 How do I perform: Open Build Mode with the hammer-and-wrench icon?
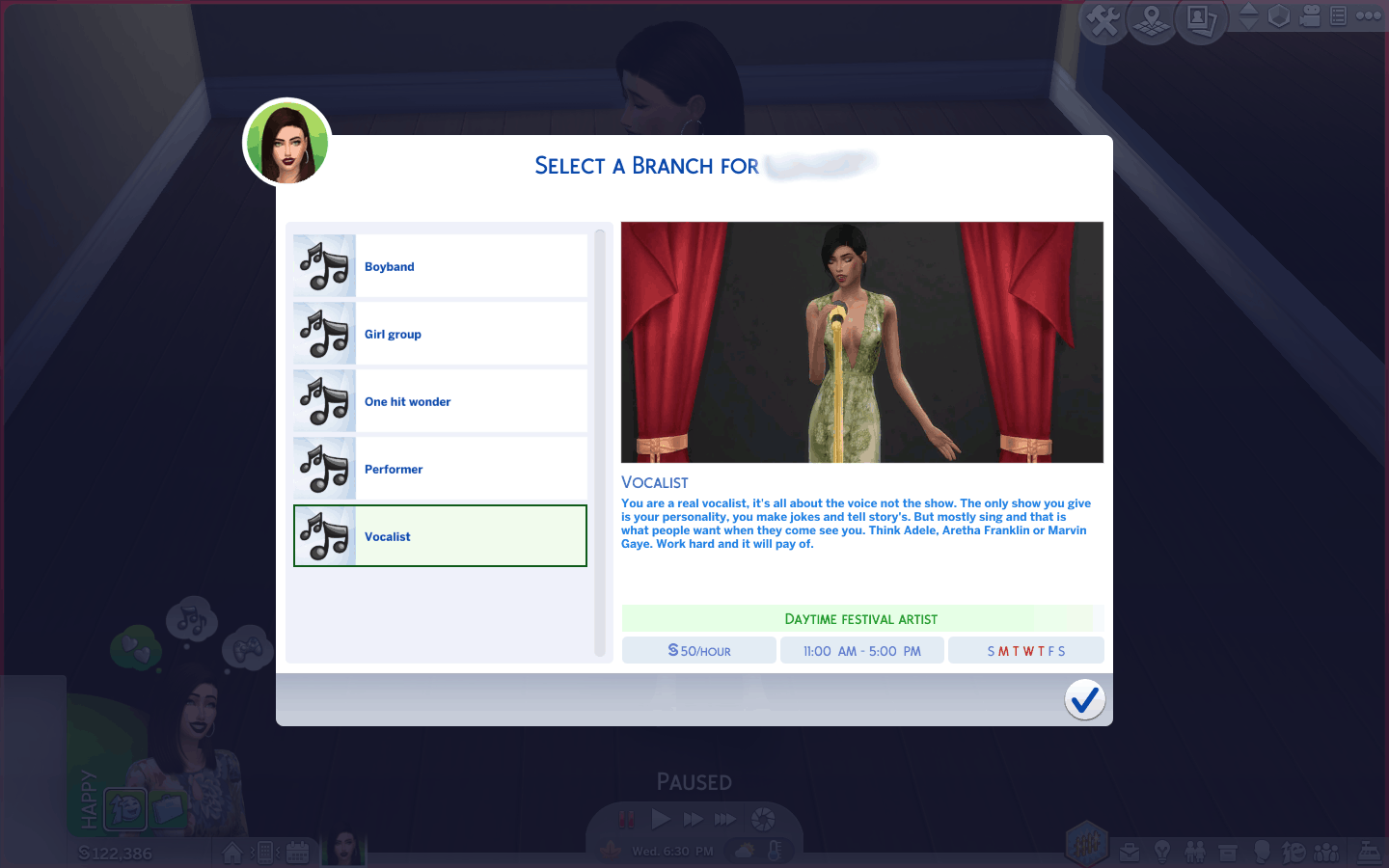[1103, 19]
